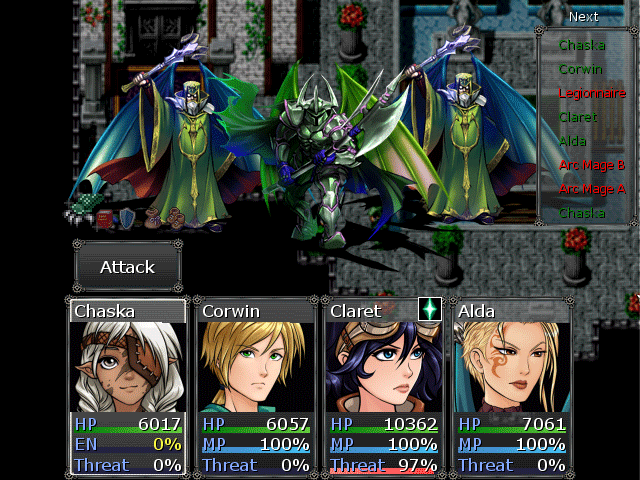Activate the blue shield guard icon

click(128, 219)
